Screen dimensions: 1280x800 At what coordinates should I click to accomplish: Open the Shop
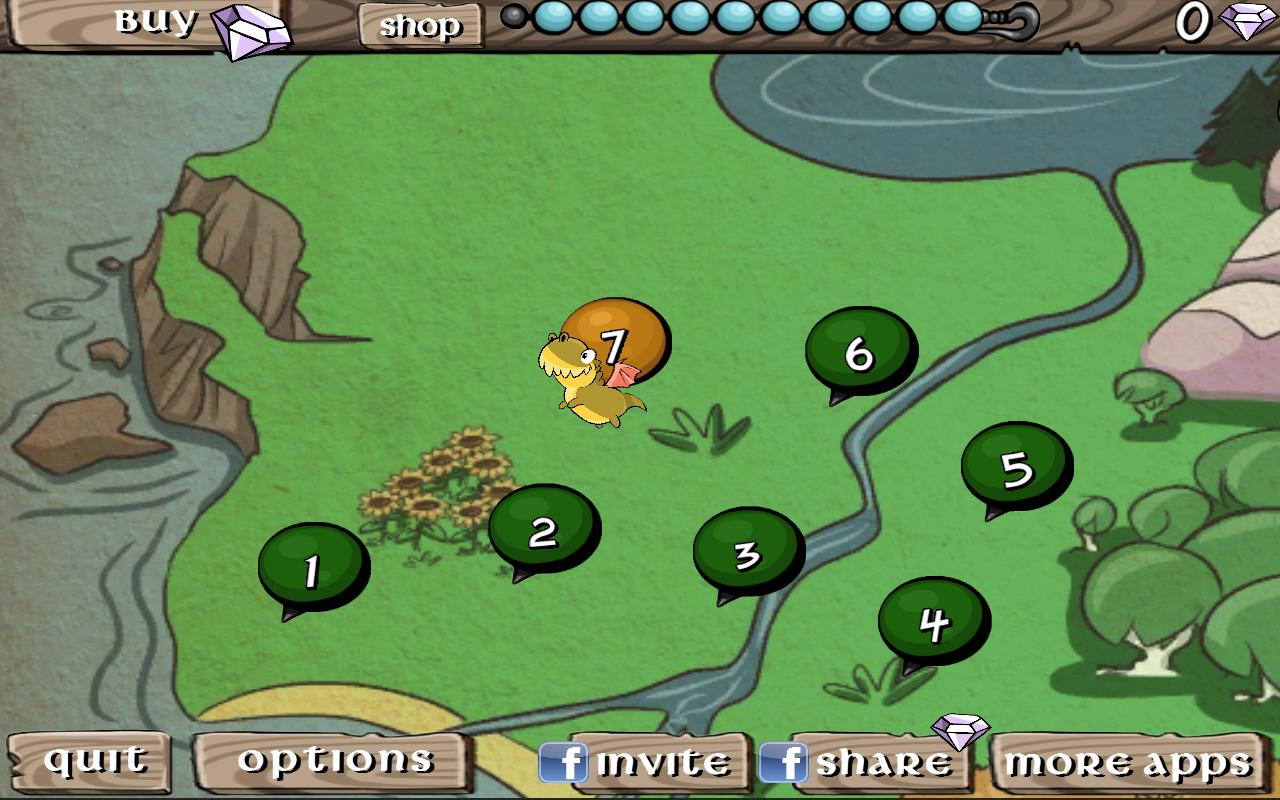(419, 25)
